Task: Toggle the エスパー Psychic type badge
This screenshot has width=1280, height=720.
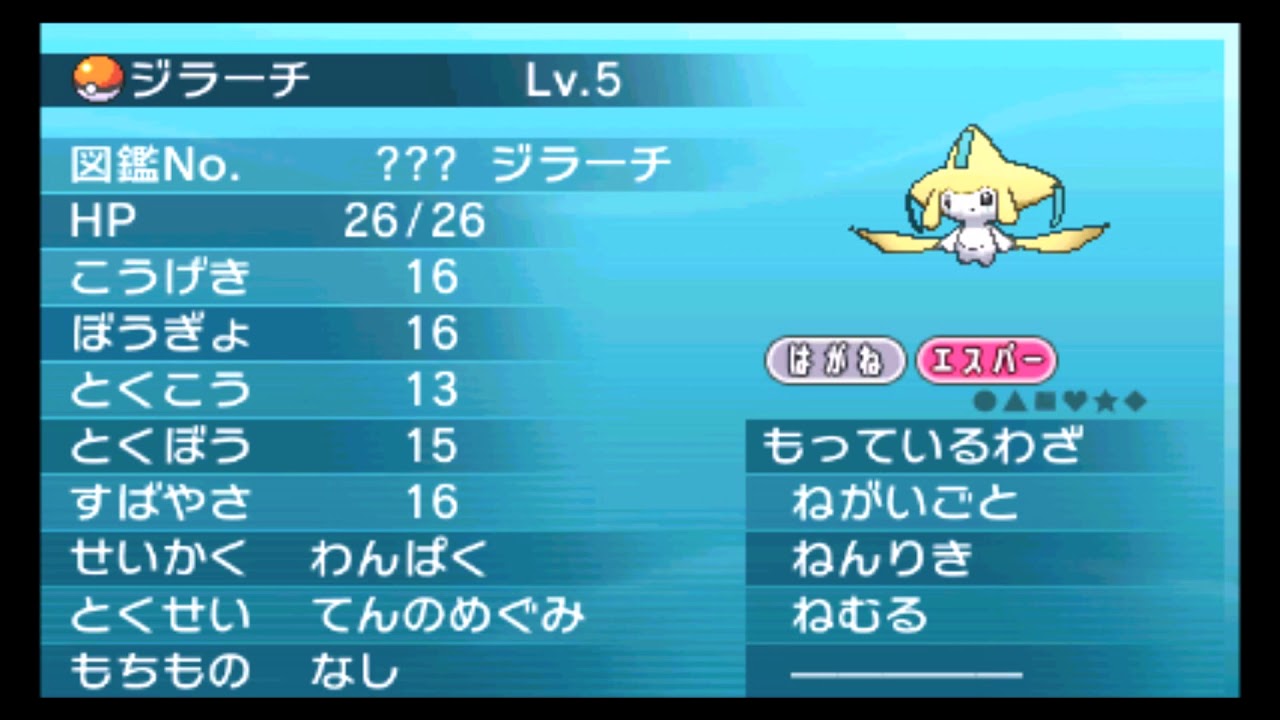Action: [x=987, y=361]
